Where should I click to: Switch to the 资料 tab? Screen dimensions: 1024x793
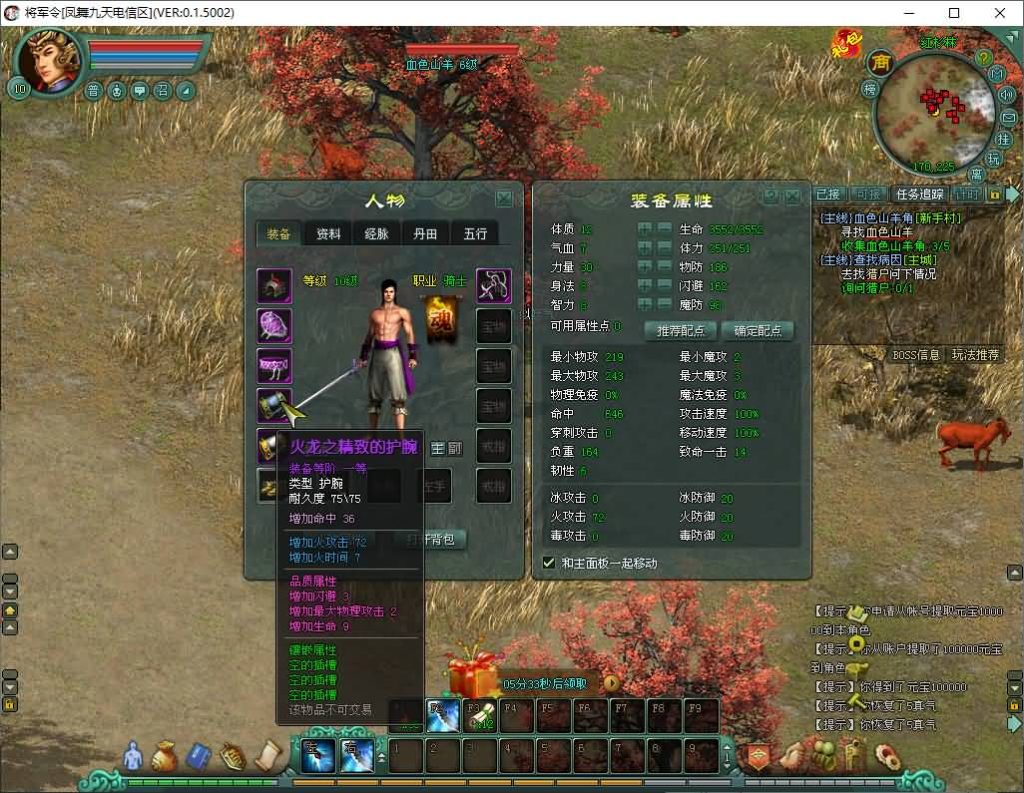point(328,234)
